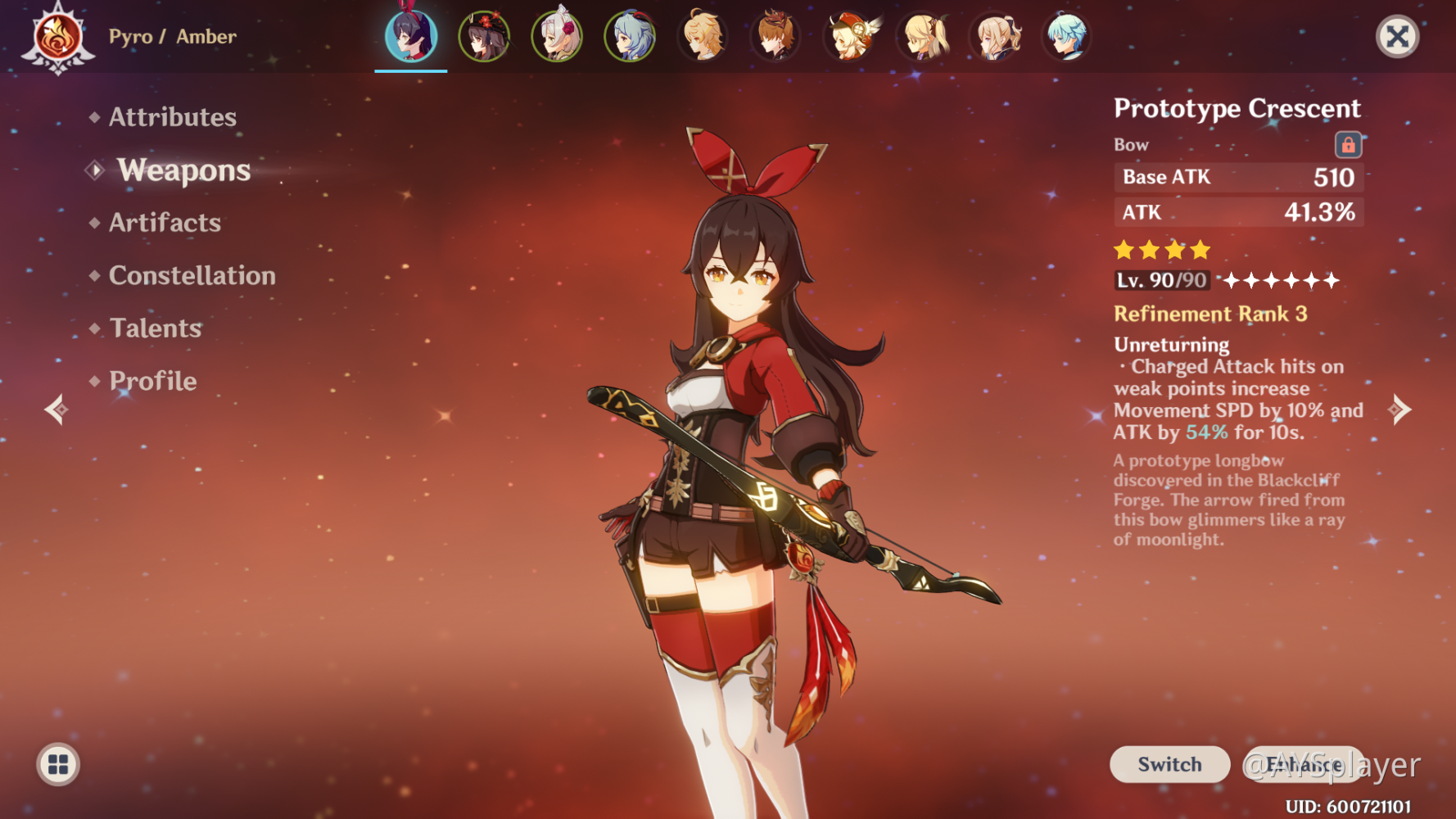Close the character screen with X

click(x=1397, y=36)
